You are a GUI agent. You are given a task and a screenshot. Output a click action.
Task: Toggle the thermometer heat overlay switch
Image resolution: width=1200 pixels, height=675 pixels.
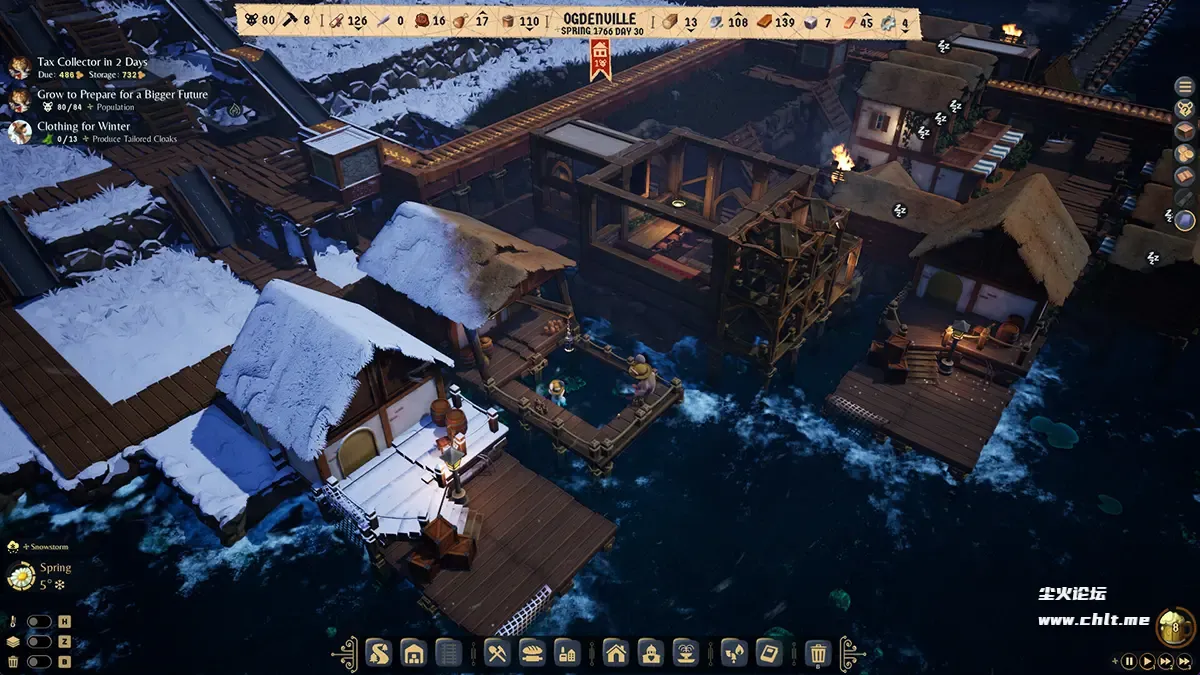point(39,622)
